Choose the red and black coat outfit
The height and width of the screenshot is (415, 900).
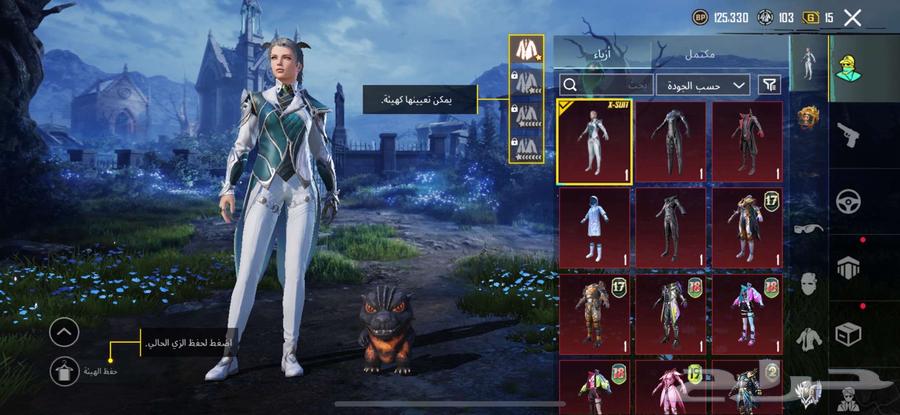pos(747,141)
